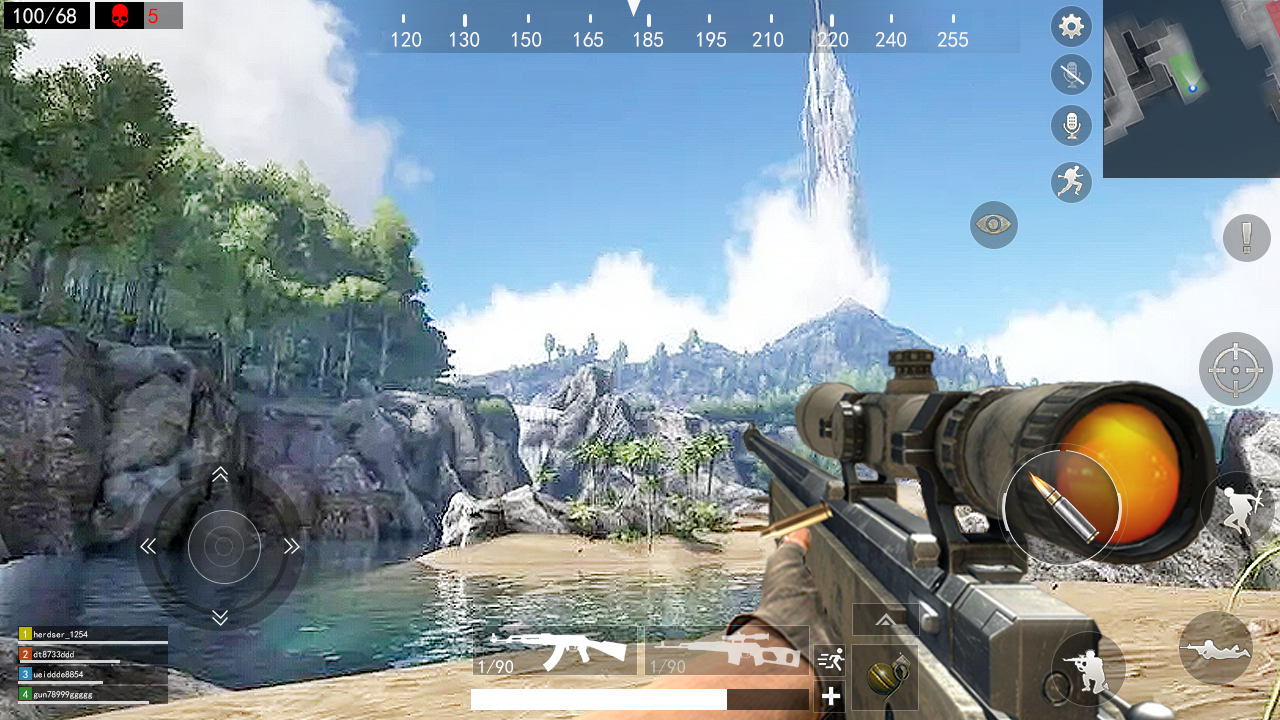Open the settings gear menu

(1071, 26)
